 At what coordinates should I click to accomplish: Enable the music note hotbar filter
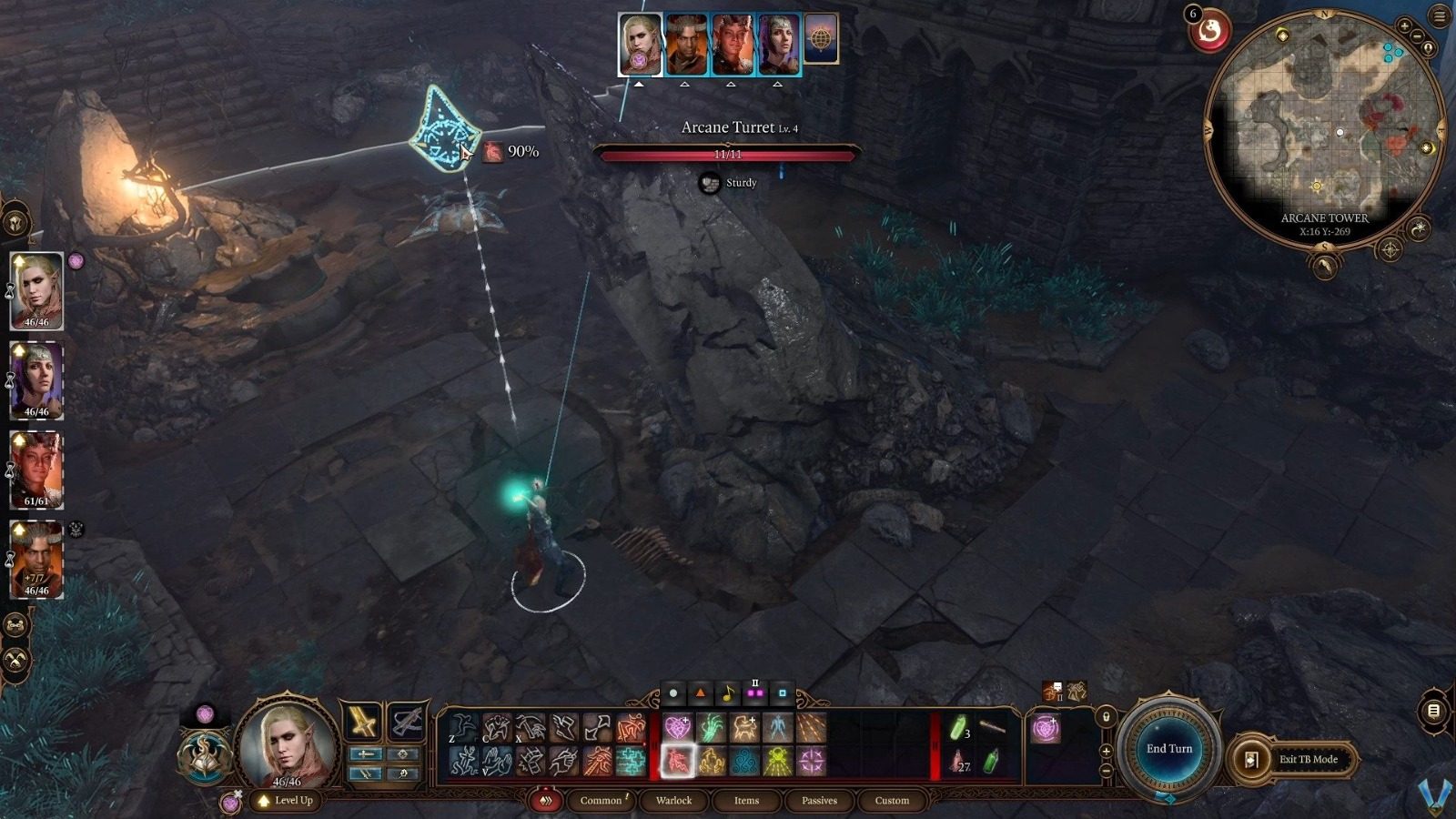(728, 692)
